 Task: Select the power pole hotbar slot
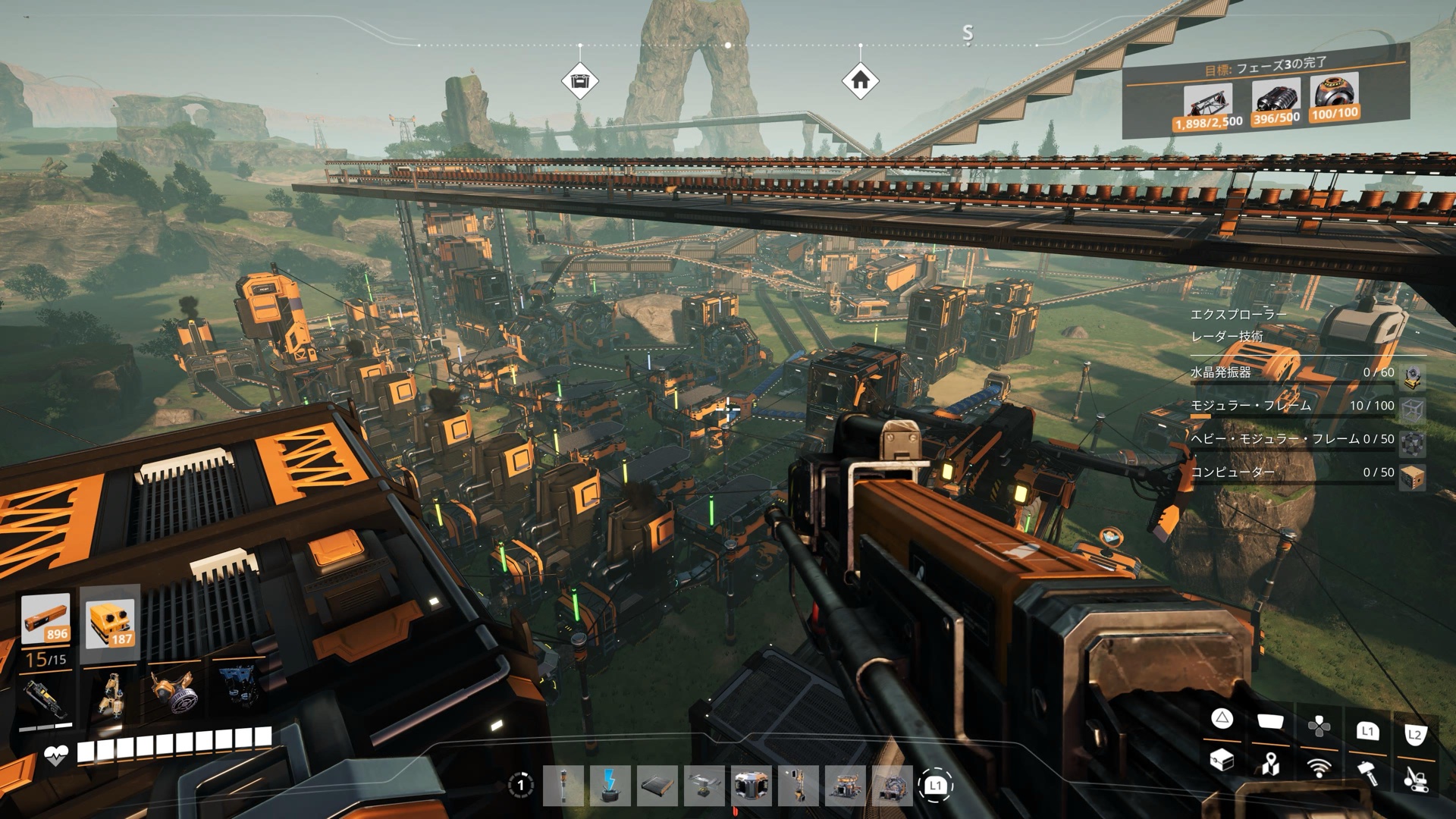pos(563,786)
